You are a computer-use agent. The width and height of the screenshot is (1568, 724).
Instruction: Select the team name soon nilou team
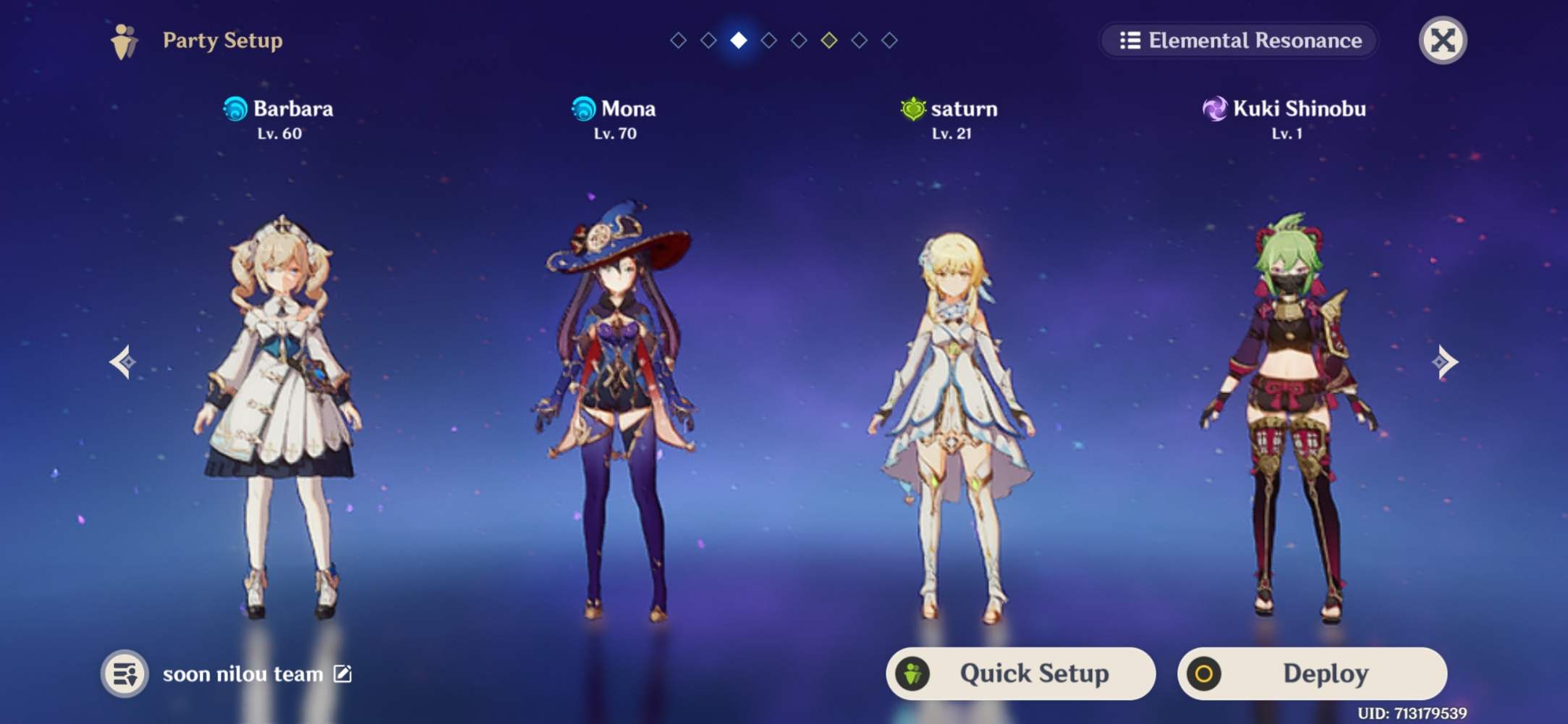(x=242, y=673)
